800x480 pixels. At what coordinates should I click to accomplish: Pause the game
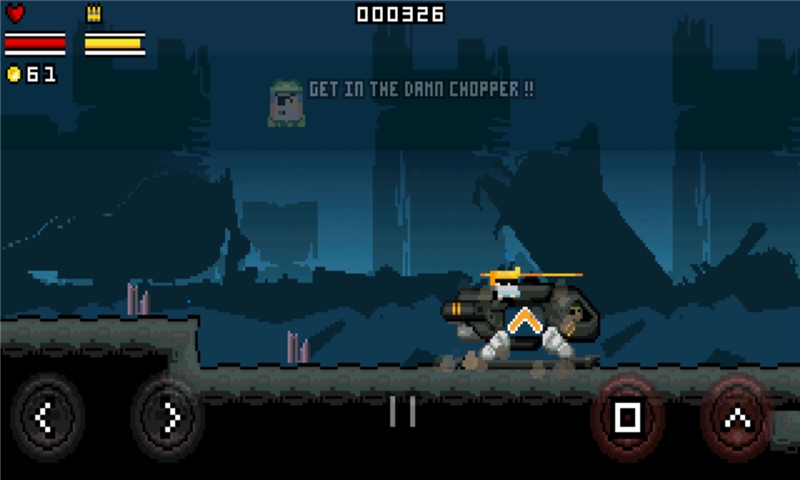[x=402, y=411]
